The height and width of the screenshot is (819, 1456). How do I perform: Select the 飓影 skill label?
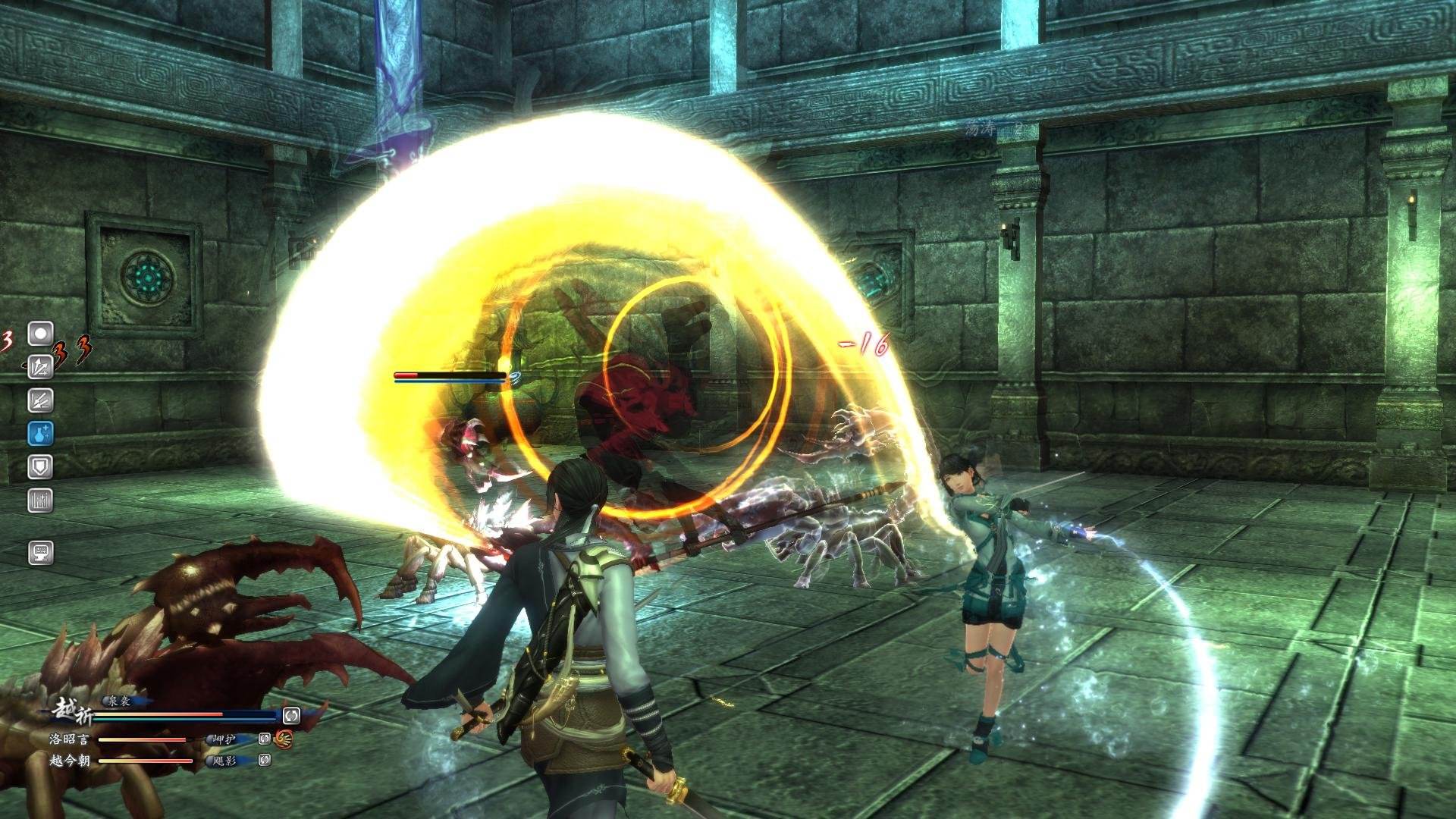pos(224,760)
